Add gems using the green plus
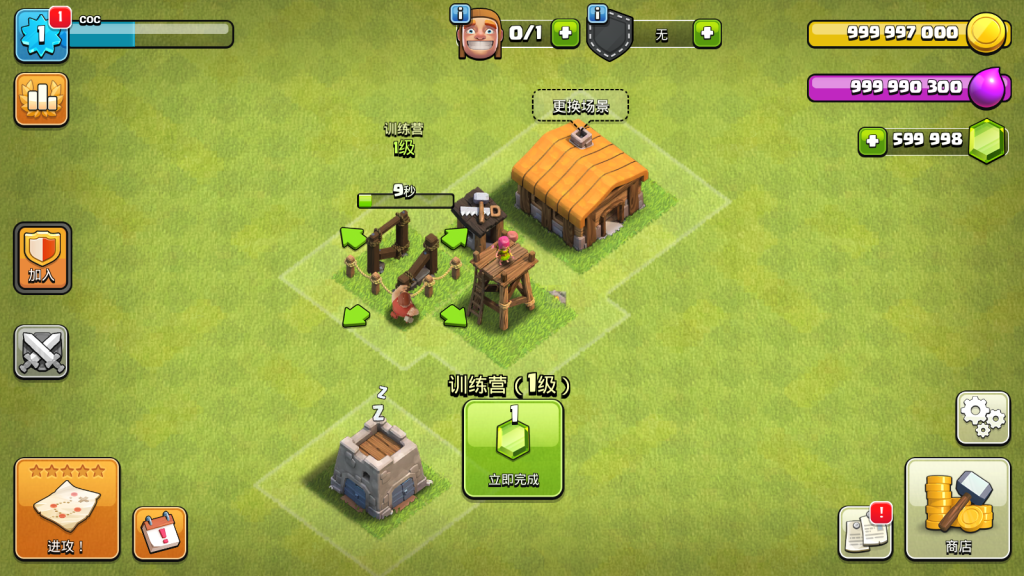The image size is (1024, 576). (873, 141)
